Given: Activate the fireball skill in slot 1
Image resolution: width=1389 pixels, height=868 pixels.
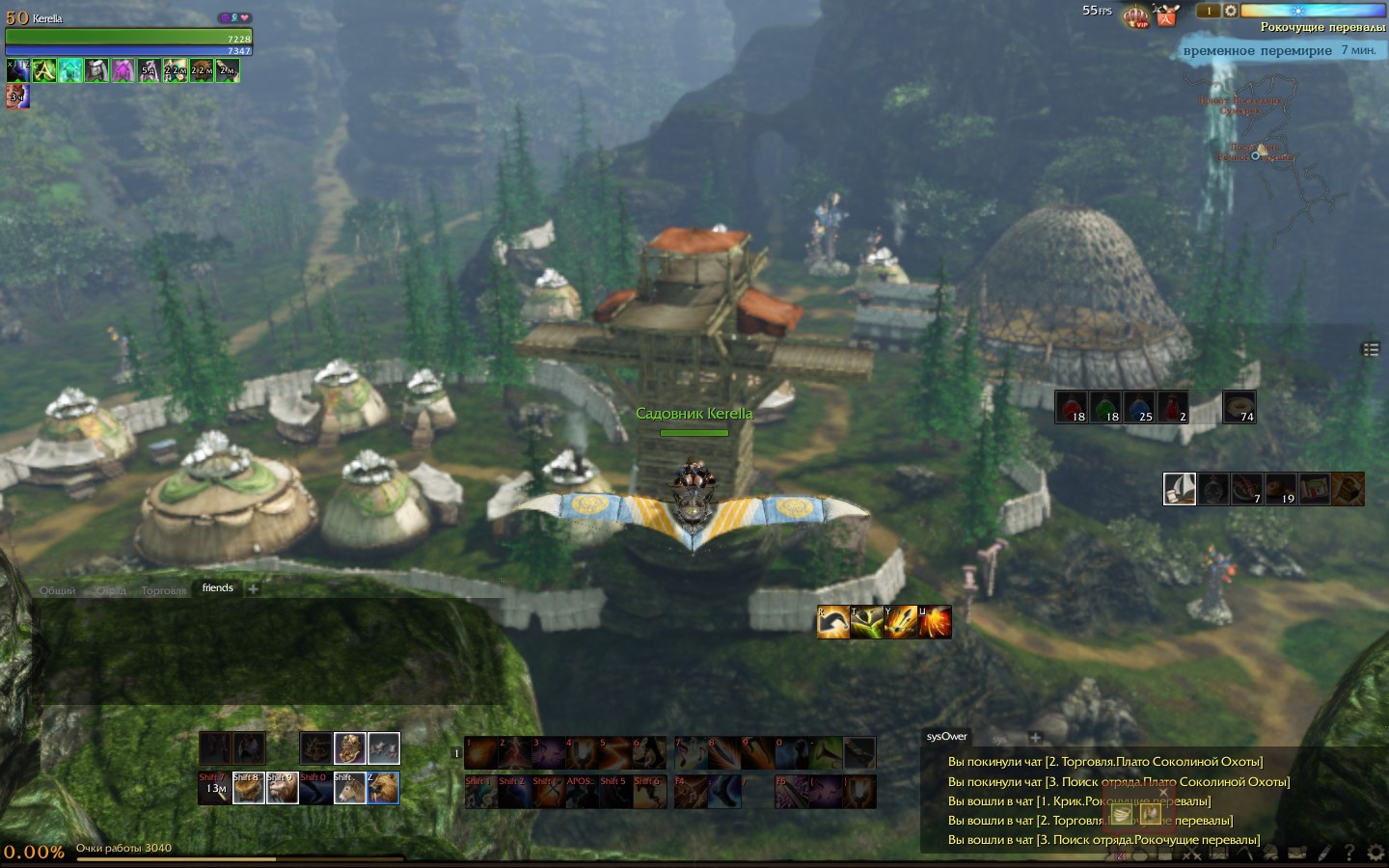Looking at the screenshot, I should (x=480, y=752).
